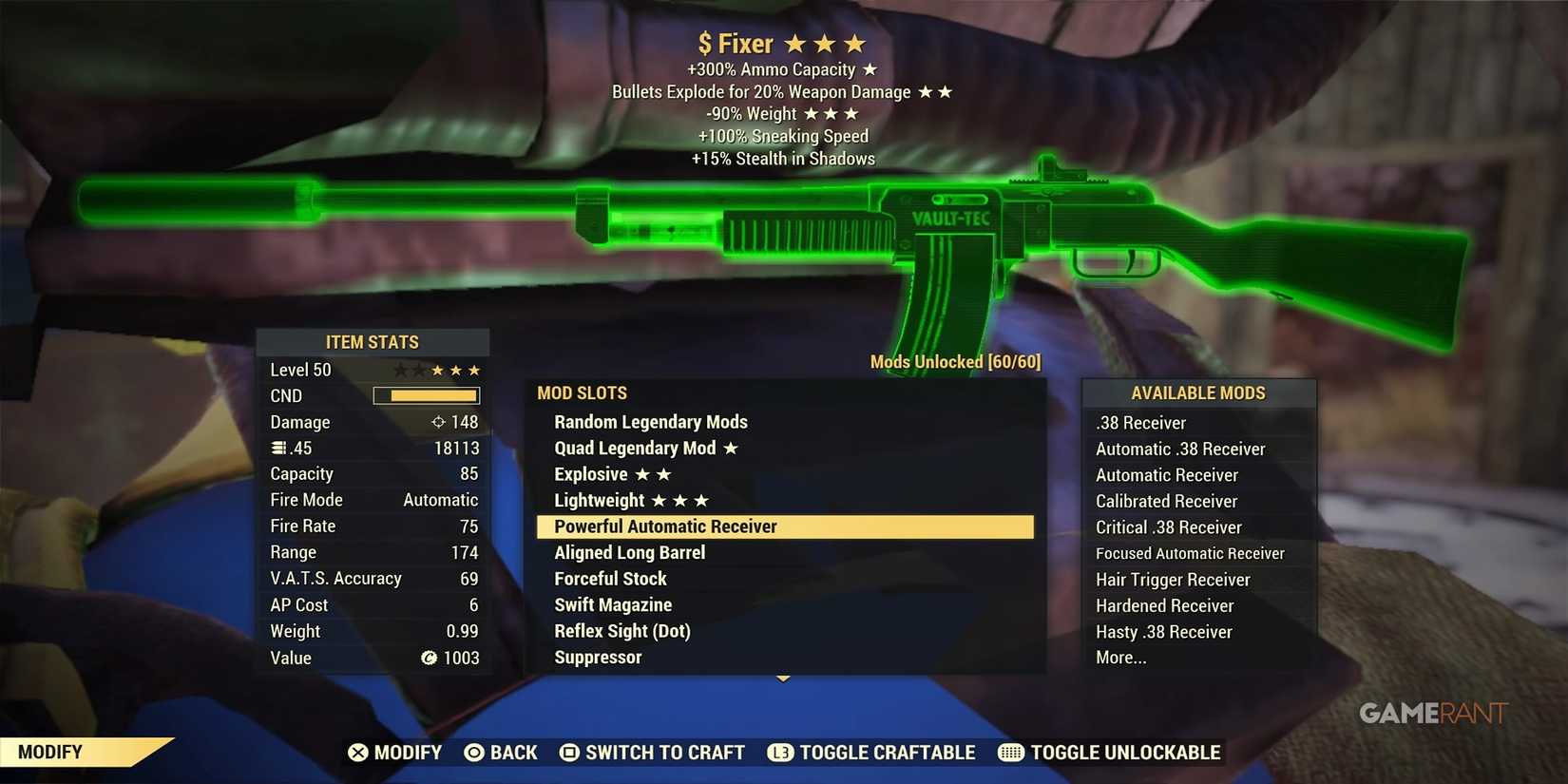Click the MOD SLOTS panel header
The width and height of the screenshot is (1568, 784).
click(x=583, y=392)
